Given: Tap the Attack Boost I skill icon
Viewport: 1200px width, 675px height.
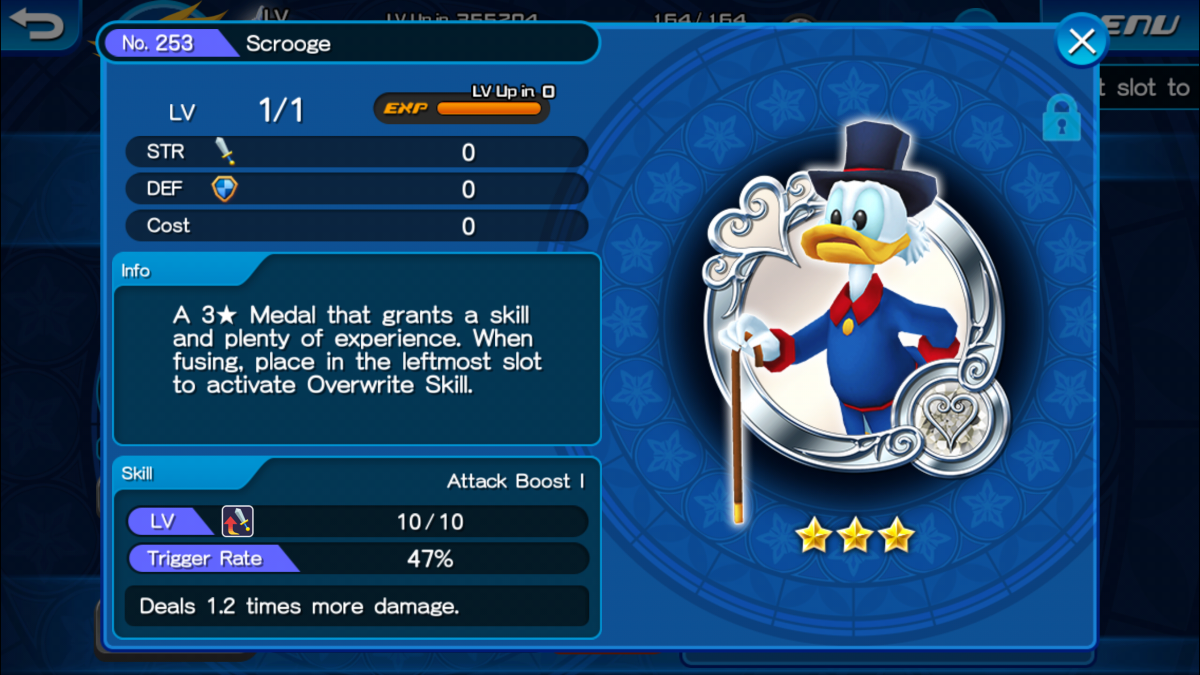Looking at the screenshot, I should pyautogui.click(x=237, y=521).
